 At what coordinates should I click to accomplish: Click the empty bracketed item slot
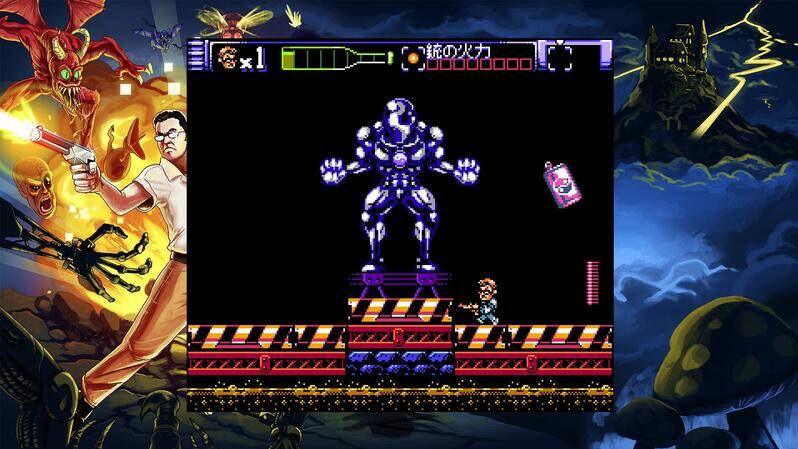[560, 57]
